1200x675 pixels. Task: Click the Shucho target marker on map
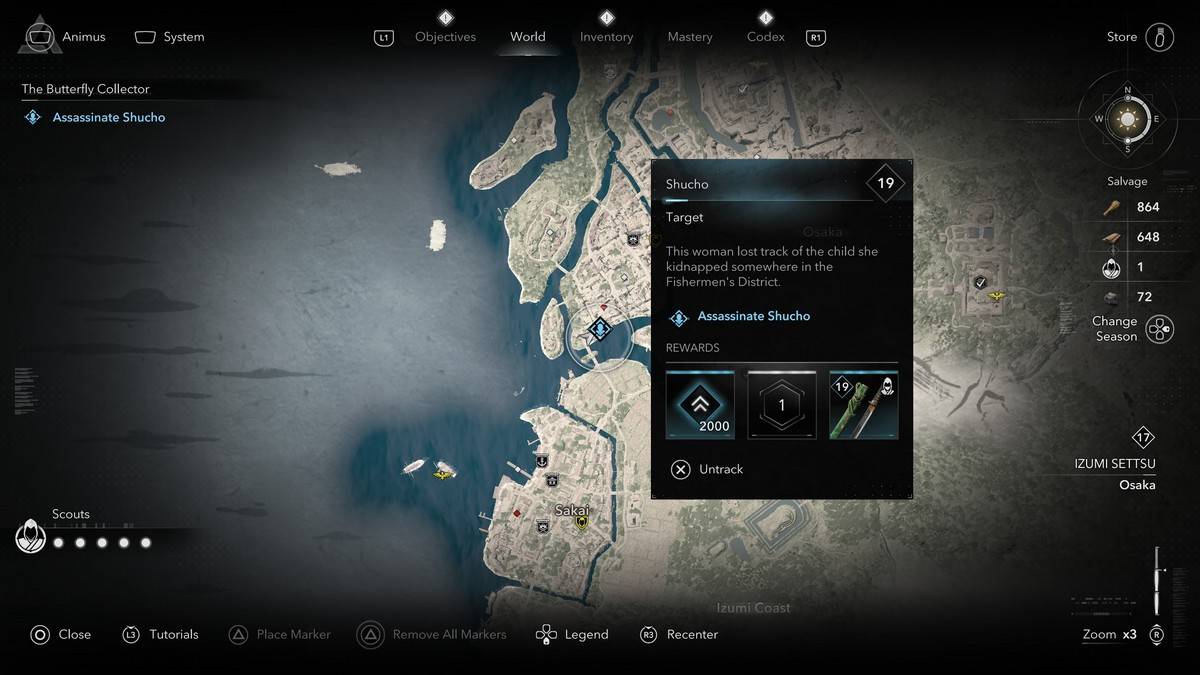click(x=599, y=328)
